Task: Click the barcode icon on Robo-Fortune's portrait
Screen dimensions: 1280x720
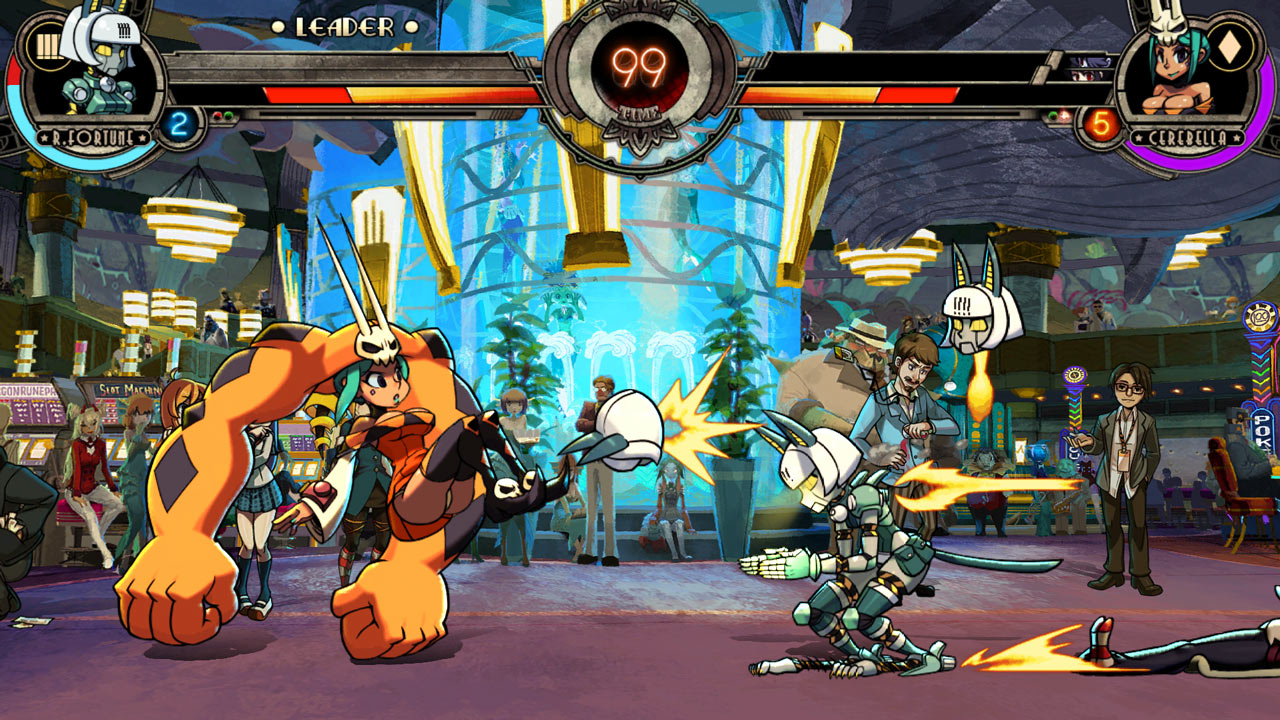Action: pos(50,47)
